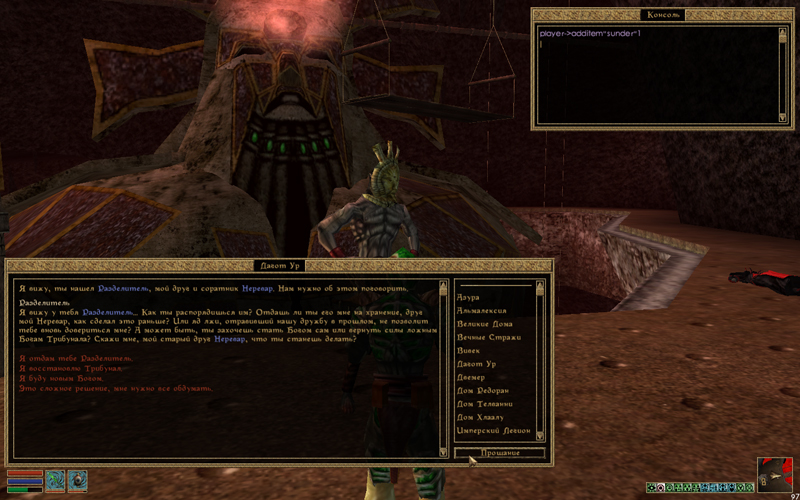The image size is (800, 500).
Task: Choose "Это сложное решение" reply option
Action: [115, 388]
